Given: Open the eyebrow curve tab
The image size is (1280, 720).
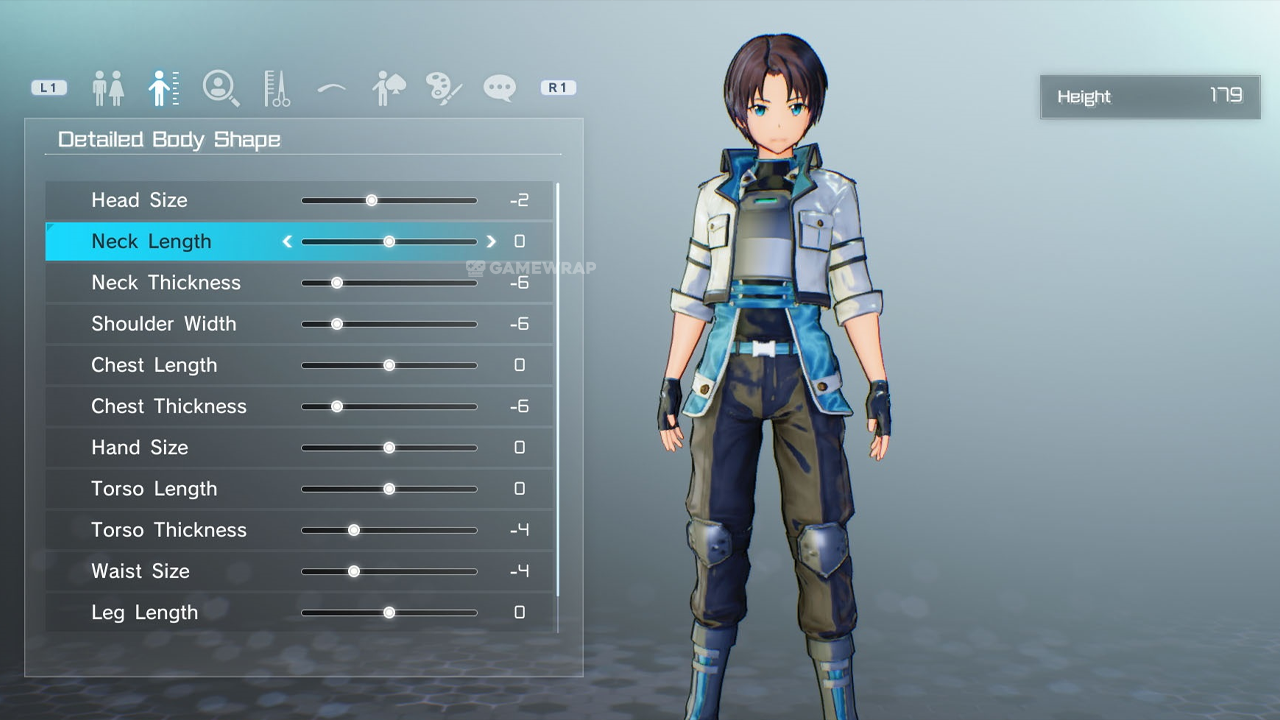Looking at the screenshot, I should [x=331, y=88].
